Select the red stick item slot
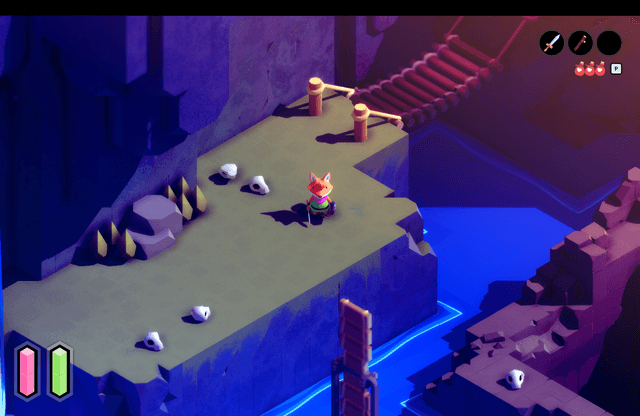640x416 pixels. click(x=580, y=43)
